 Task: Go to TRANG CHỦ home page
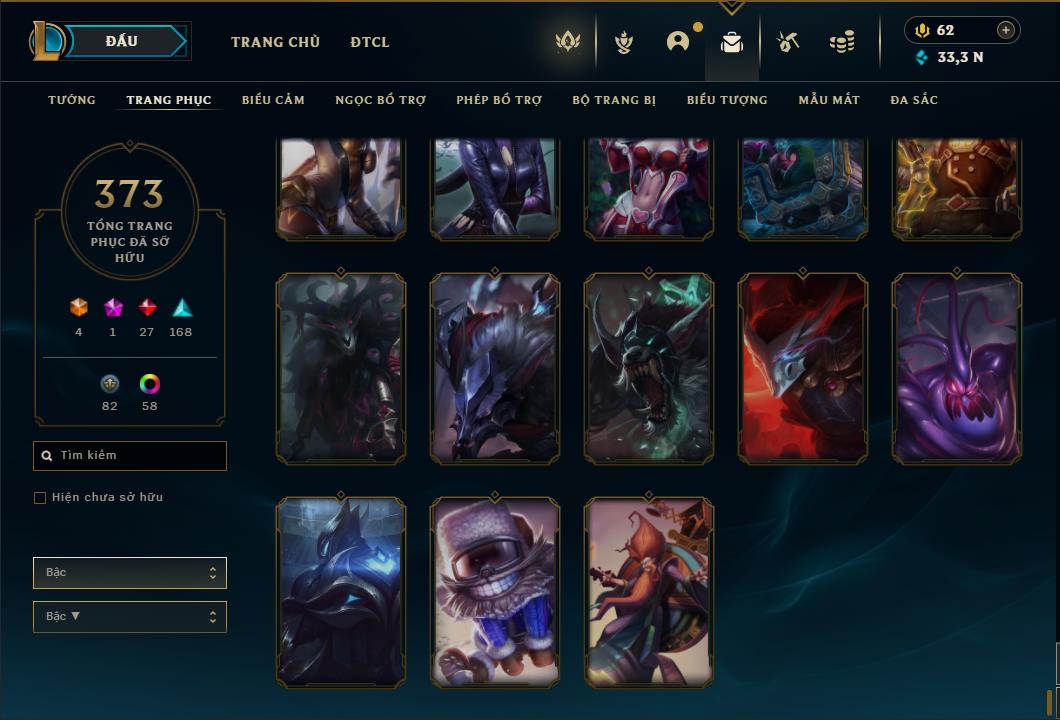click(275, 42)
